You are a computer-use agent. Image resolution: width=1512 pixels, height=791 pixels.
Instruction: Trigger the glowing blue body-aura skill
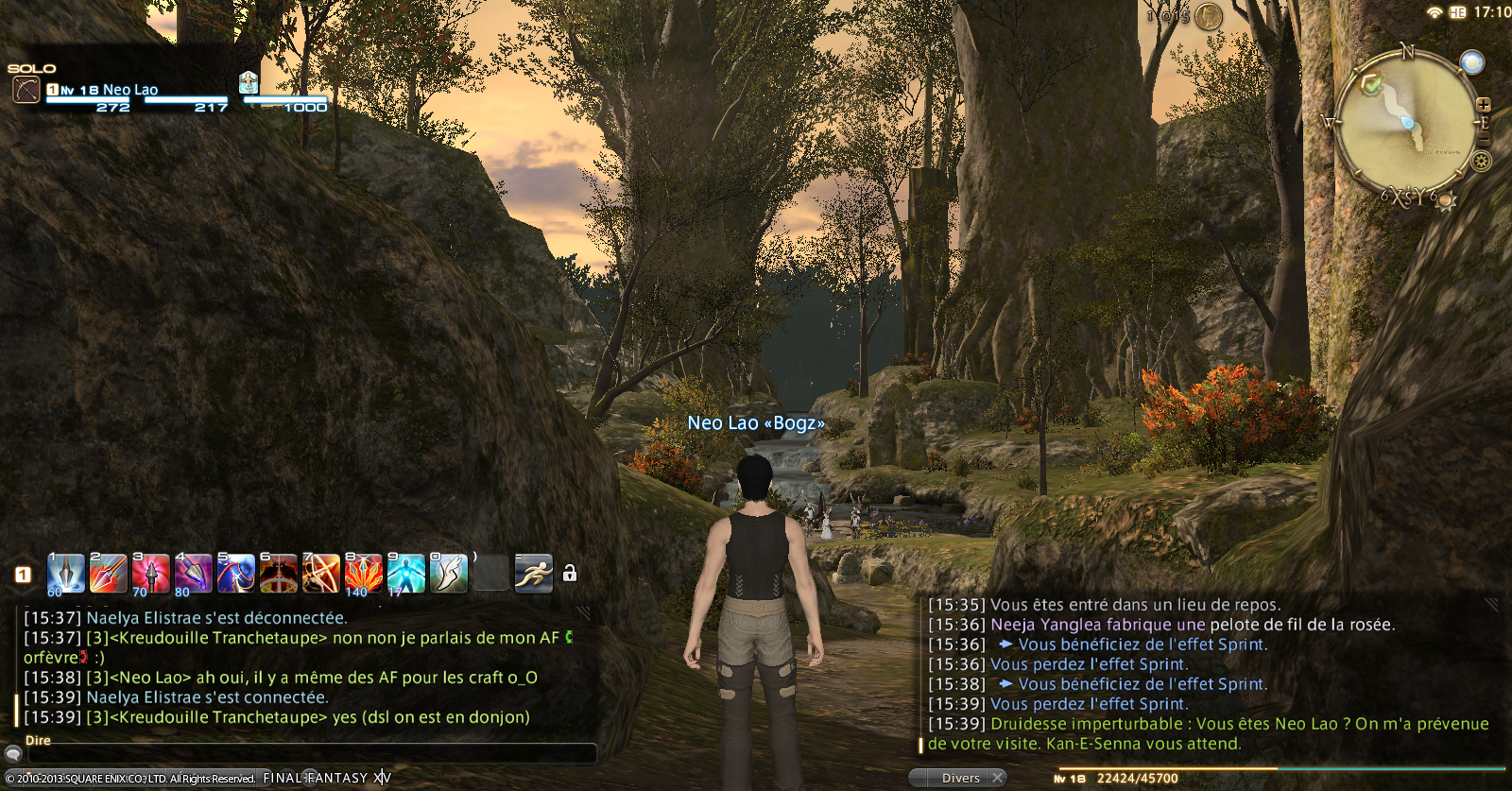point(405,574)
